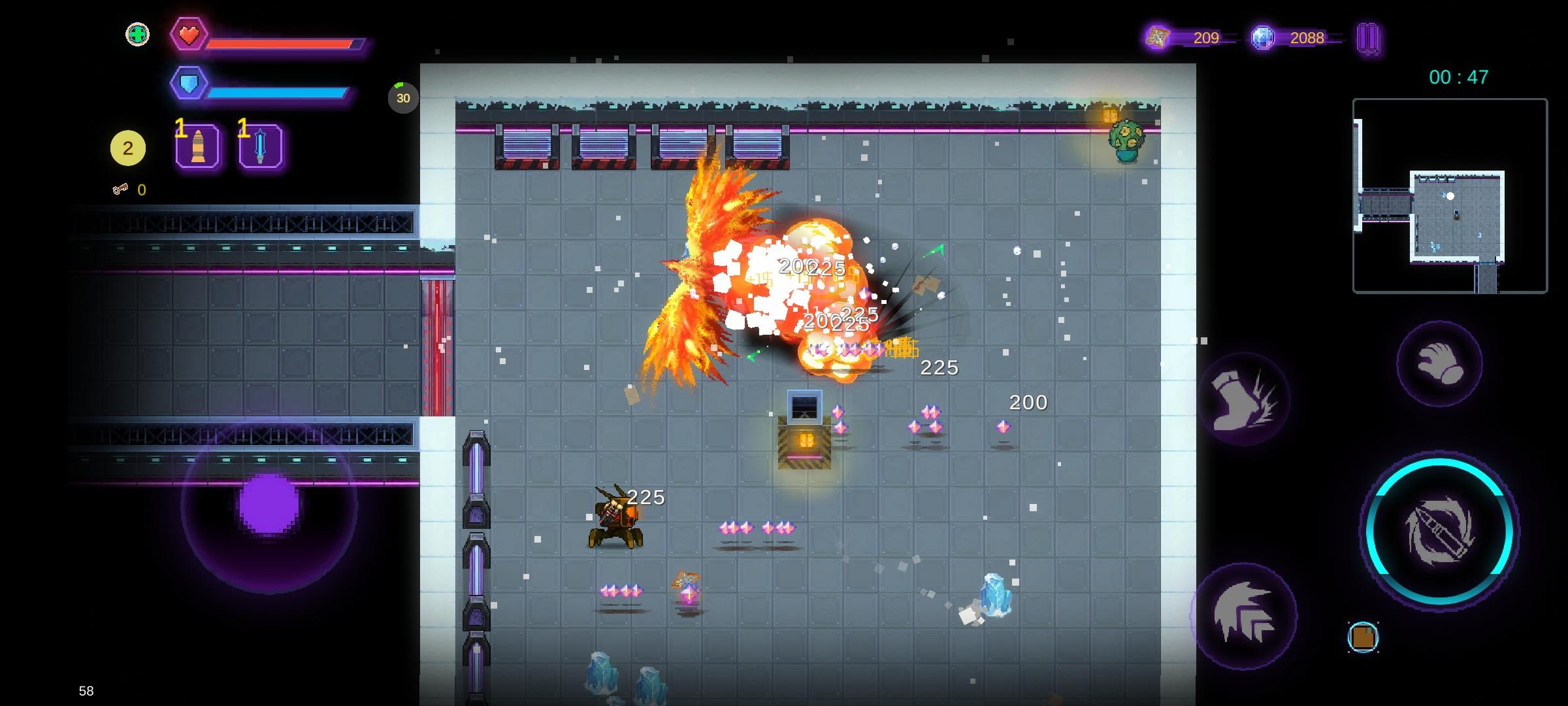
Task: Select the small brown item slot
Action: [x=1363, y=637]
